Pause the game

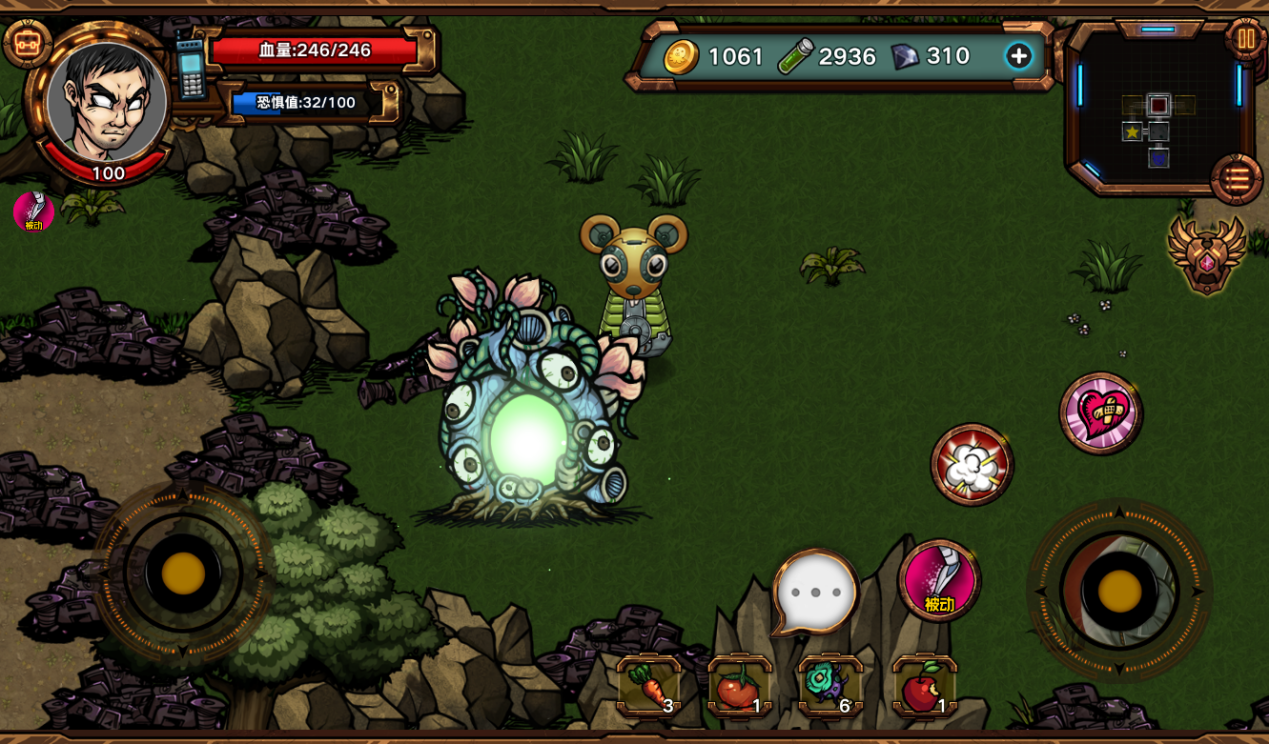(x=1246, y=40)
